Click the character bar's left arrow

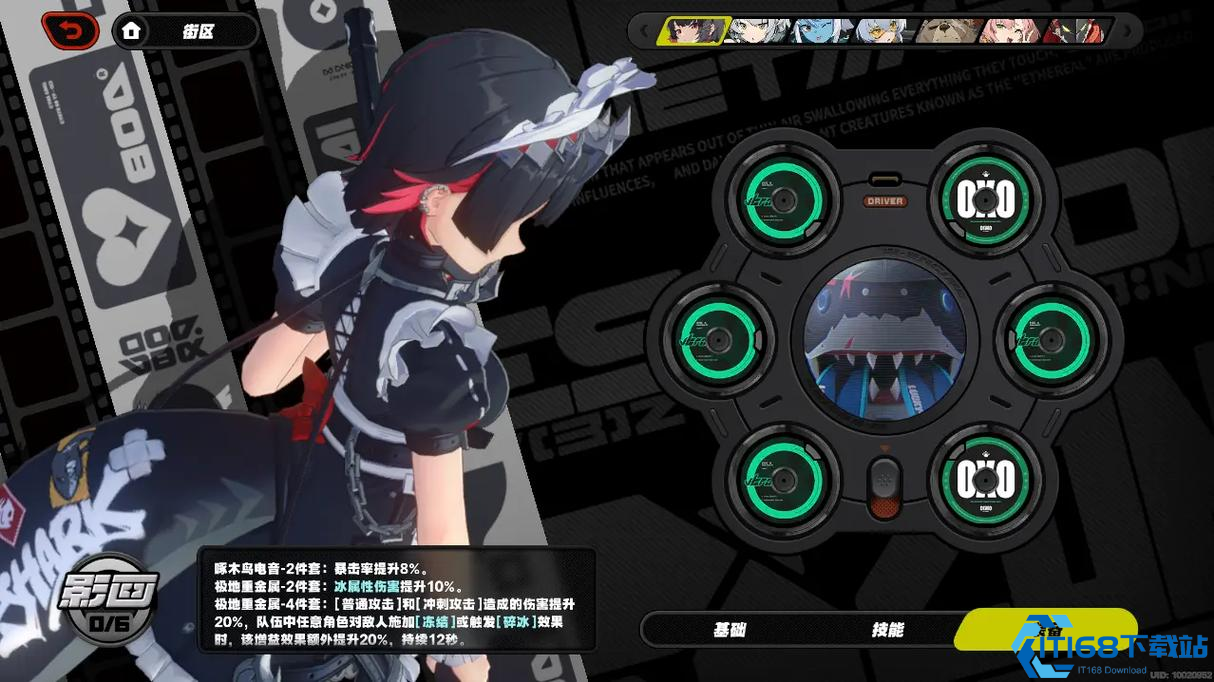(x=642, y=31)
